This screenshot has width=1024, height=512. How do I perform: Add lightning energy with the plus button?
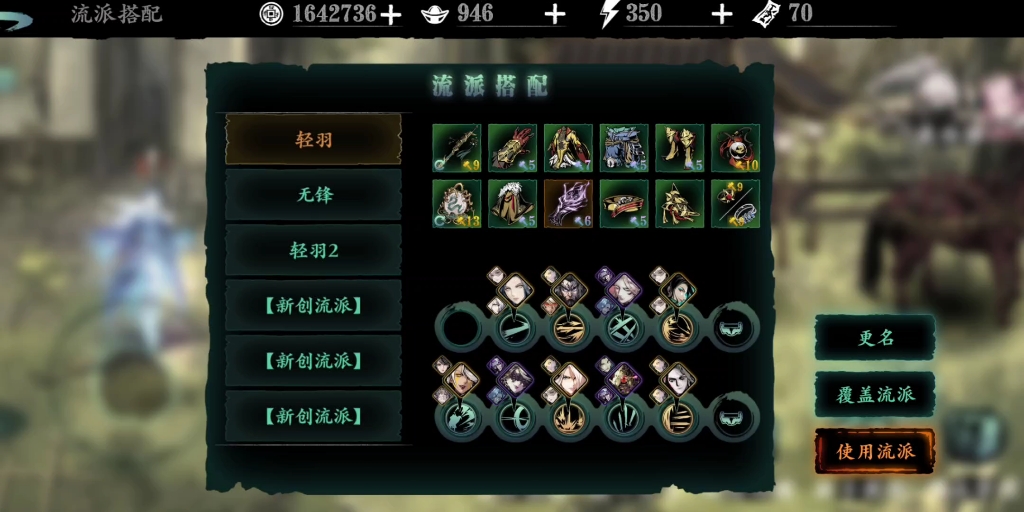coord(722,14)
